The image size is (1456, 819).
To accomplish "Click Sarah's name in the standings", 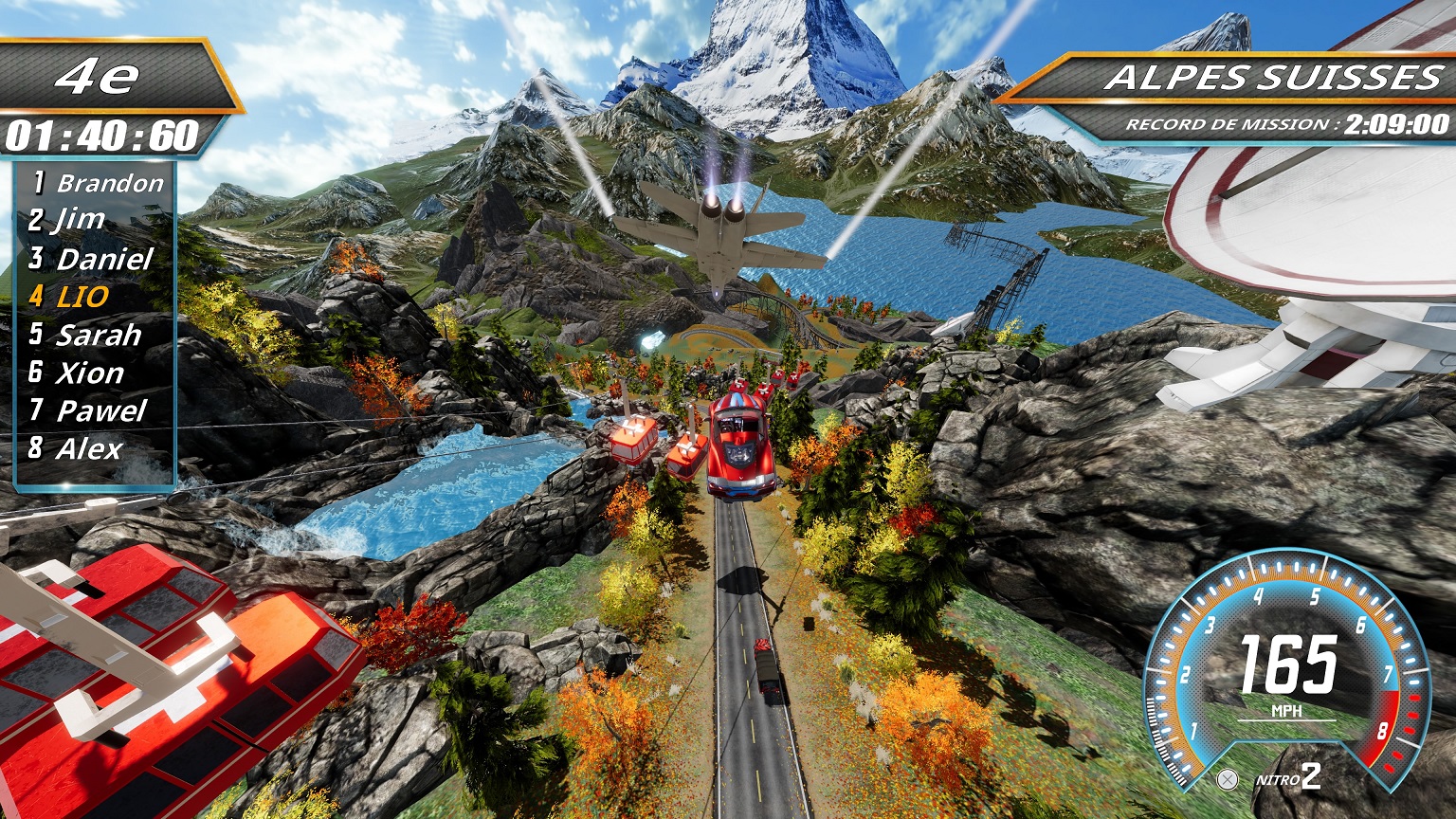I will [85, 335].
